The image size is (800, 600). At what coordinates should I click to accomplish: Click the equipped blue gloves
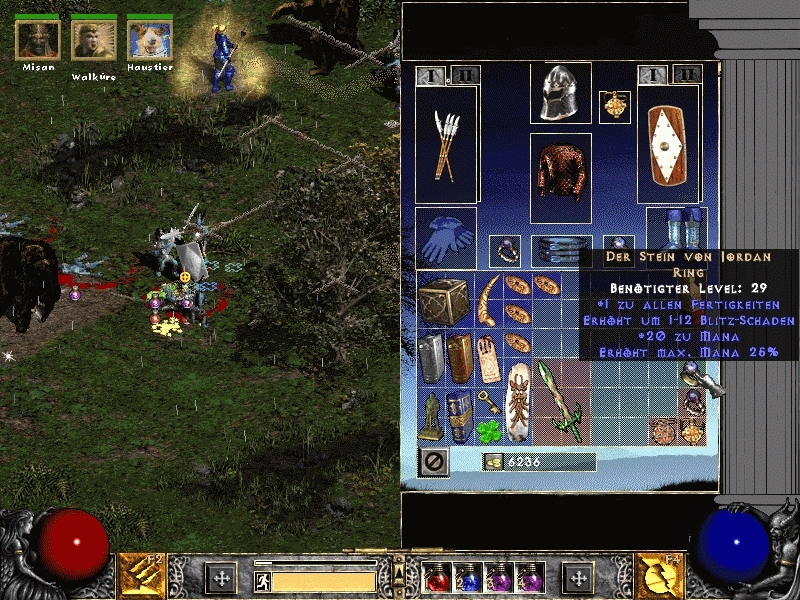pos(445,238)
